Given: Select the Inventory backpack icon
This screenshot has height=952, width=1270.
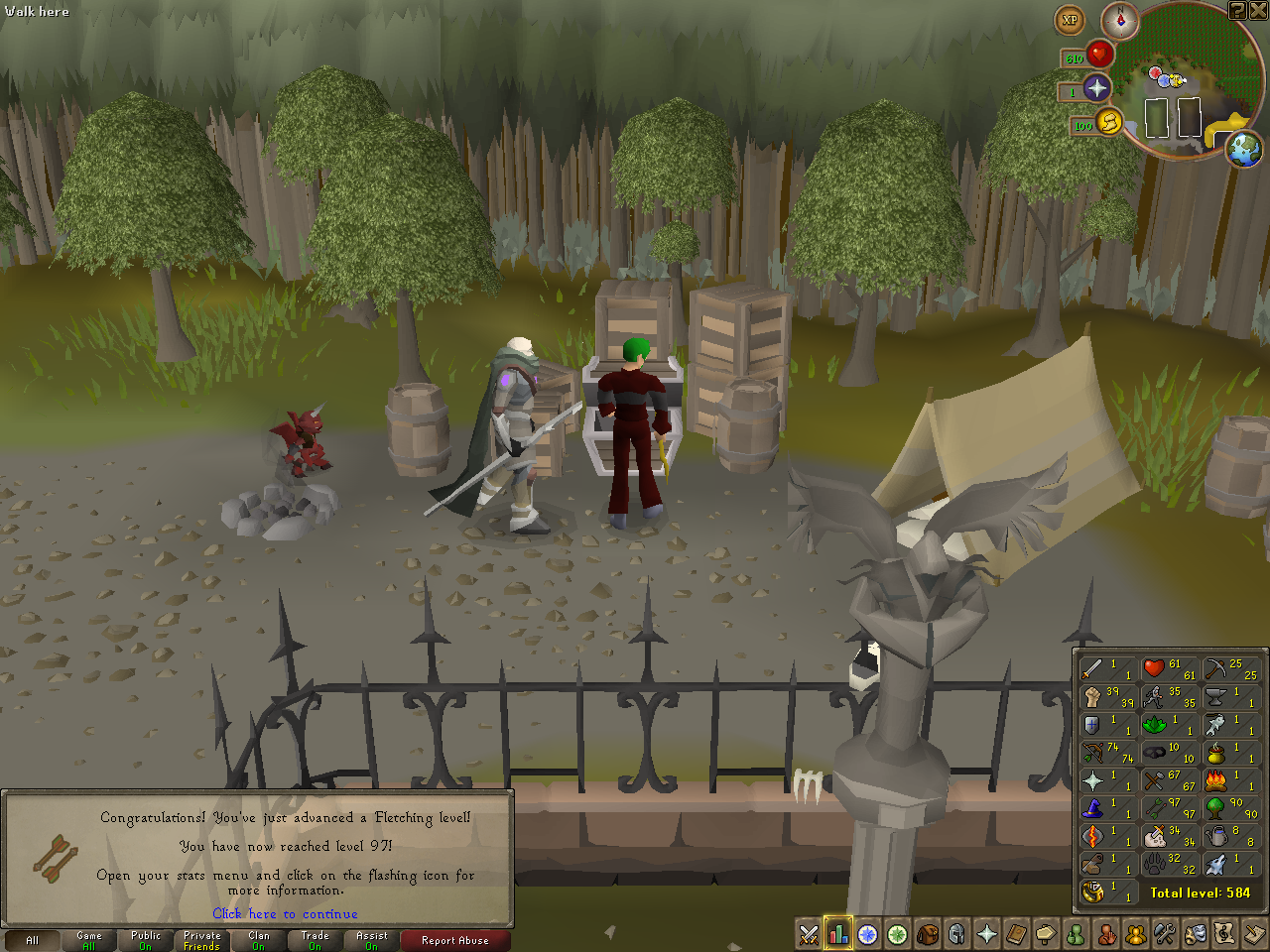Looking at the screenshot, I should pyautogui.click(x=928, y=933).
